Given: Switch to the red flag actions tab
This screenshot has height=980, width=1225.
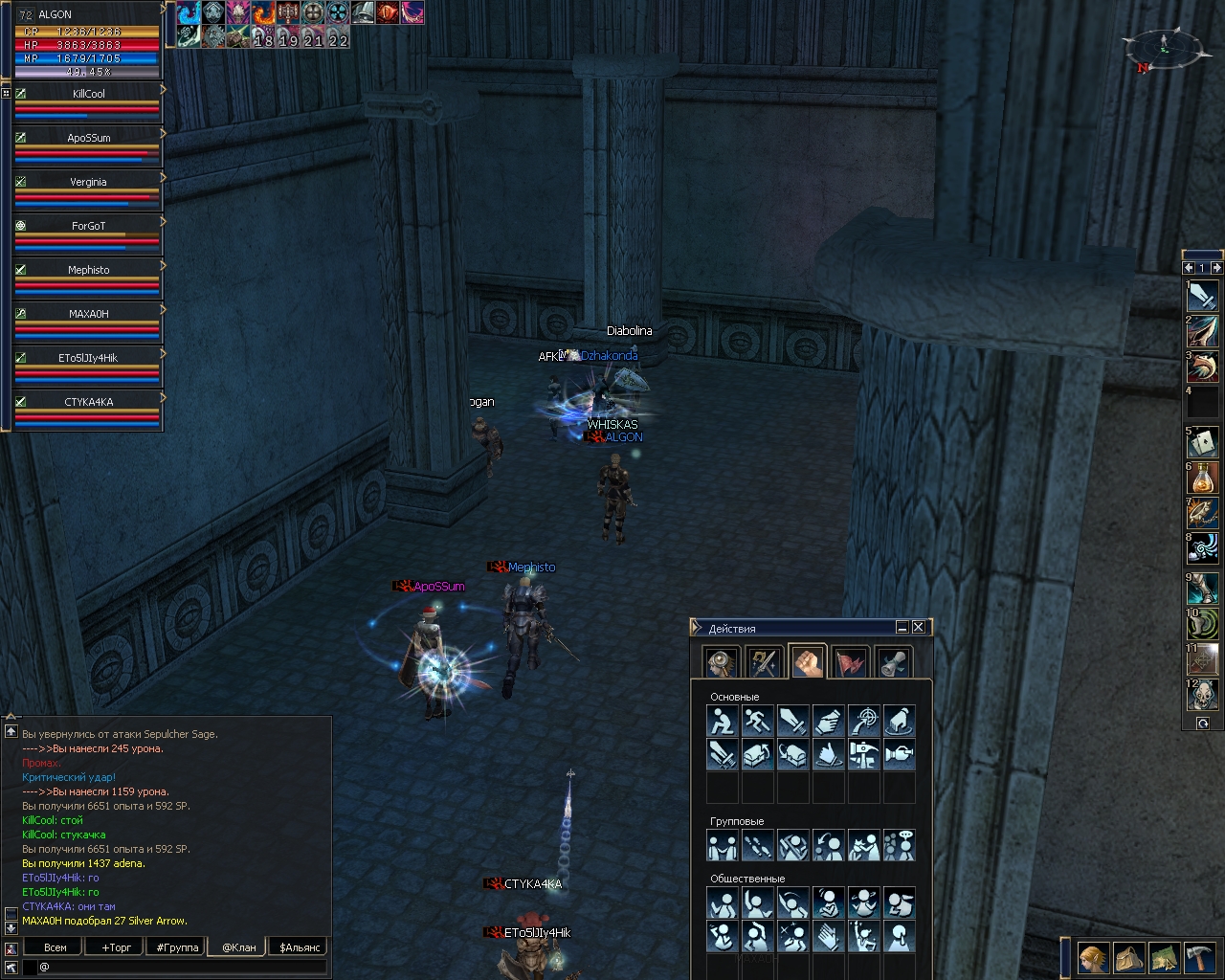Looking at the screenshot, I should (851, 662).
